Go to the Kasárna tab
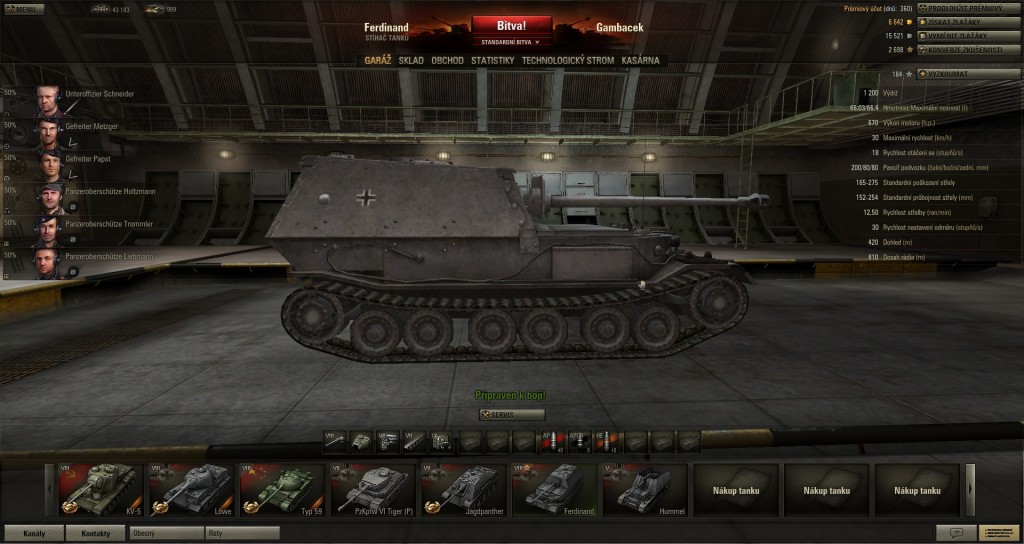 [x=640, y=61]
